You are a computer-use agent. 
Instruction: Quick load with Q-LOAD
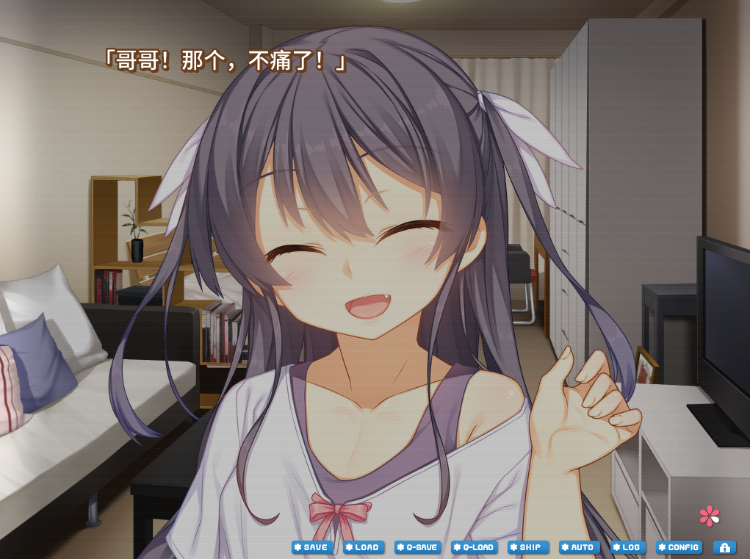point(474,548)
